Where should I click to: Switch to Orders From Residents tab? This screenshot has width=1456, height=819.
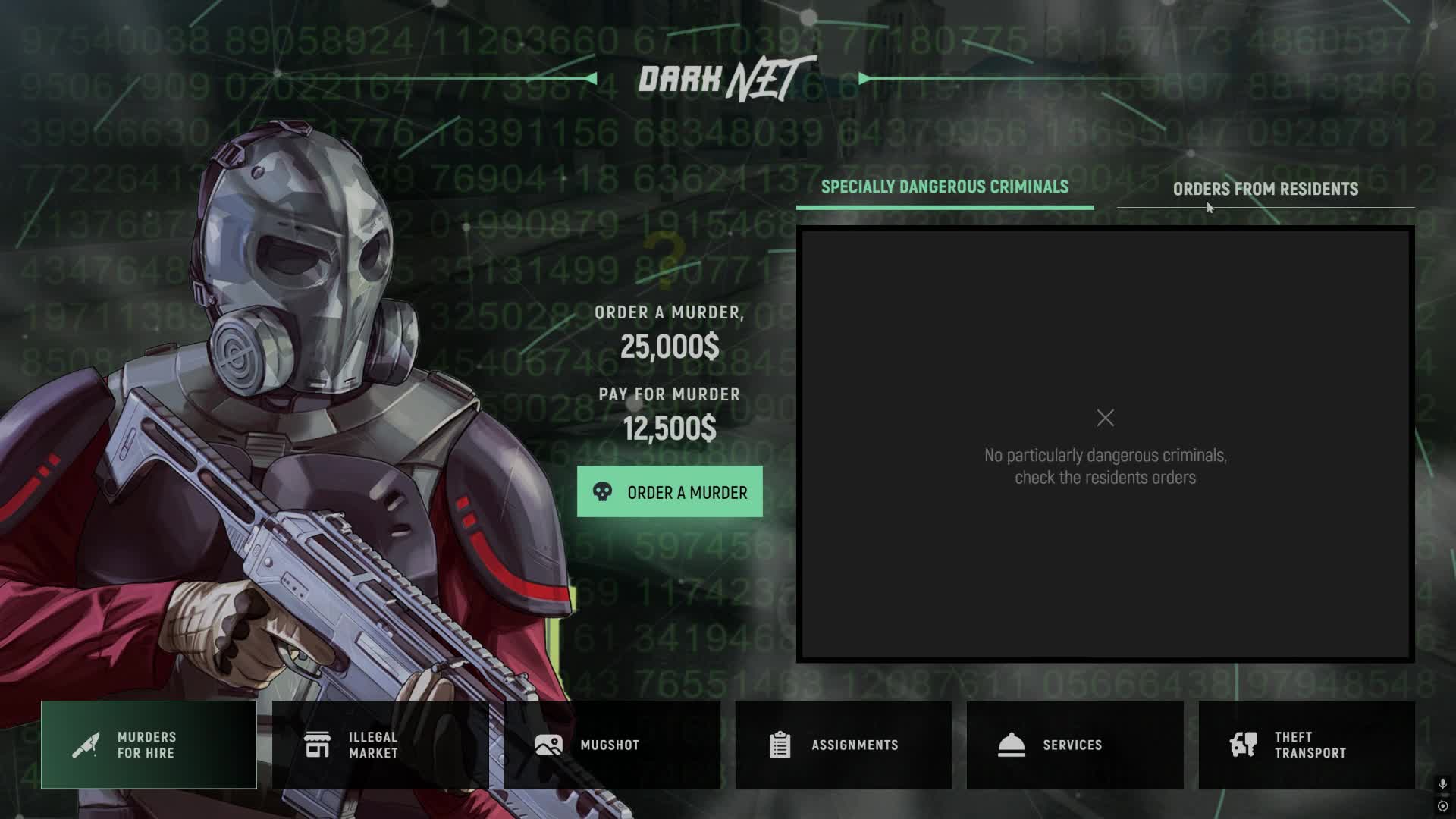click(x=1265, y=189)
